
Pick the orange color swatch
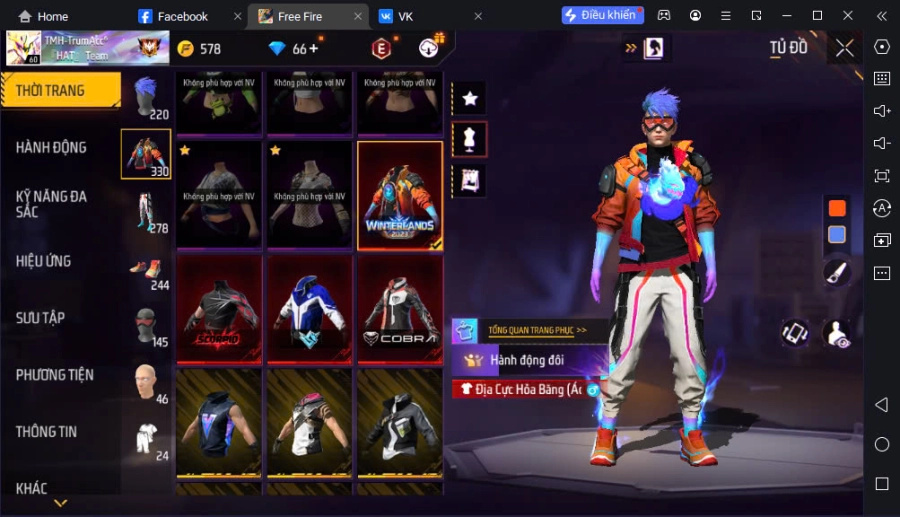[837, 208]
